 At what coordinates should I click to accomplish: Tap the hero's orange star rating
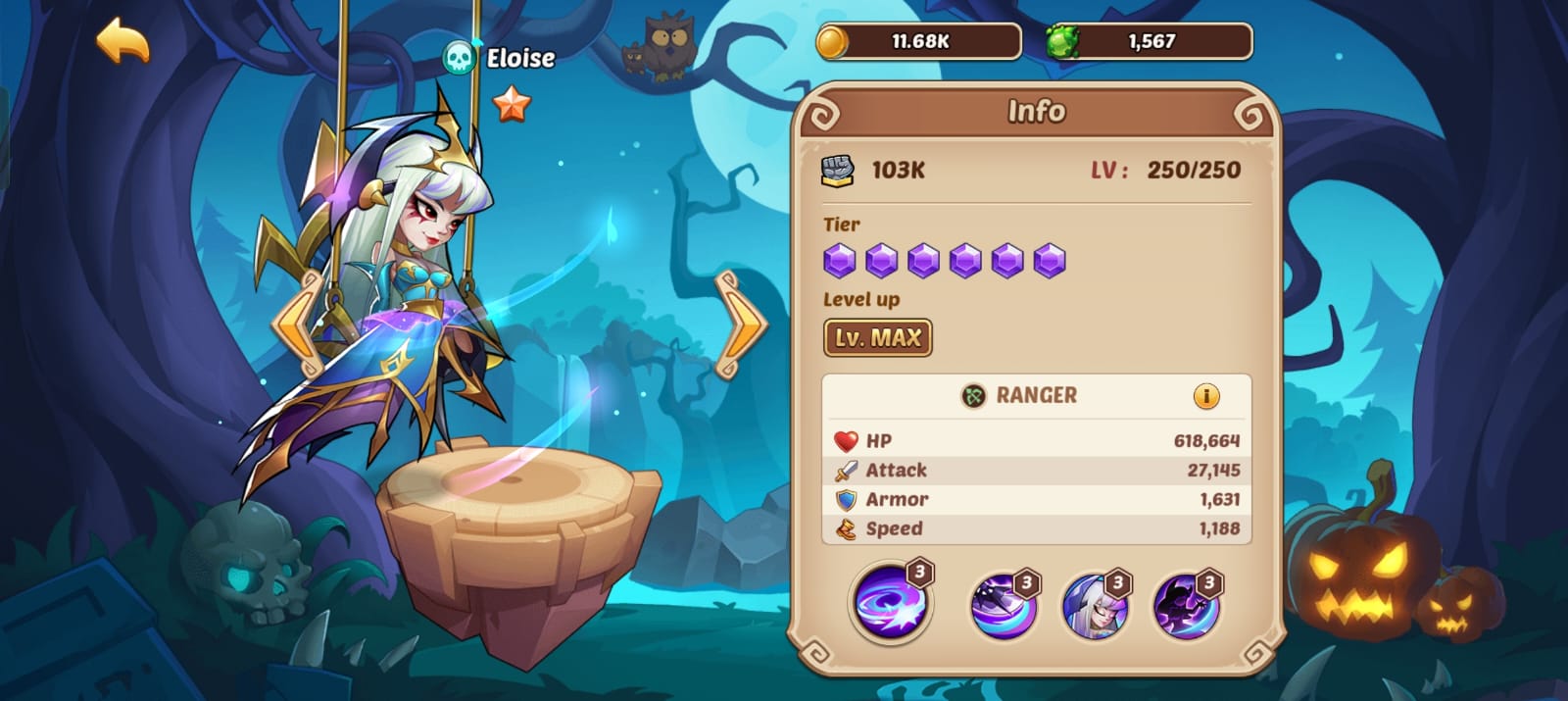click(x=511, y=103)
